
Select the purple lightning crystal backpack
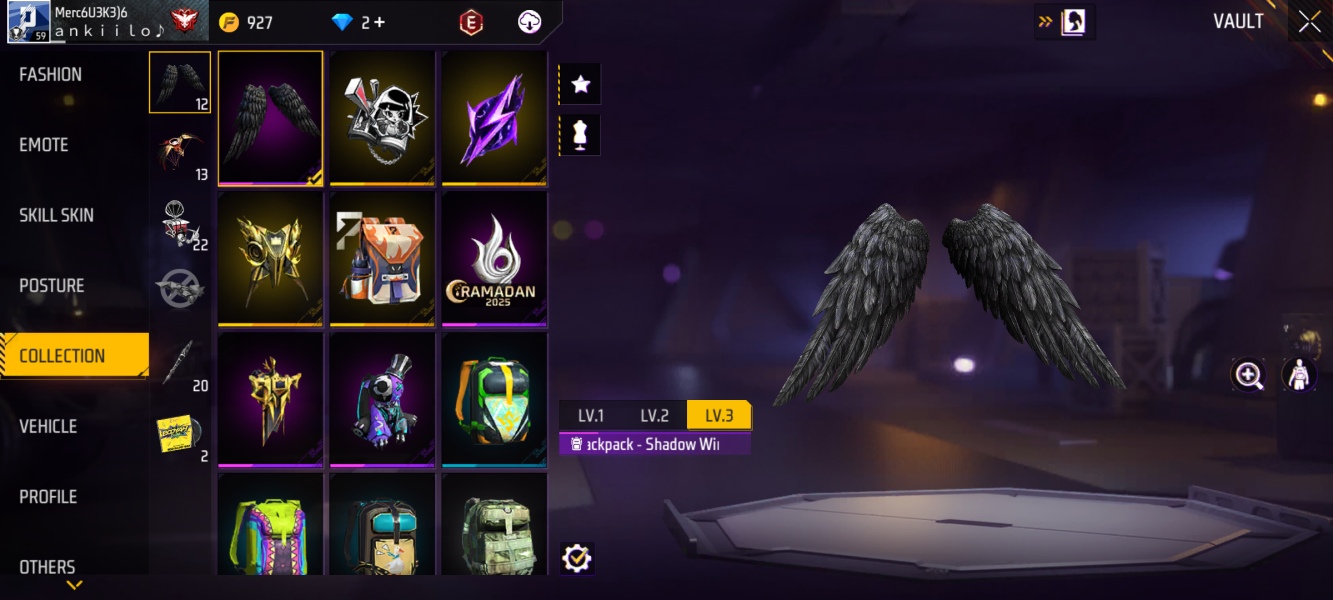494,117
